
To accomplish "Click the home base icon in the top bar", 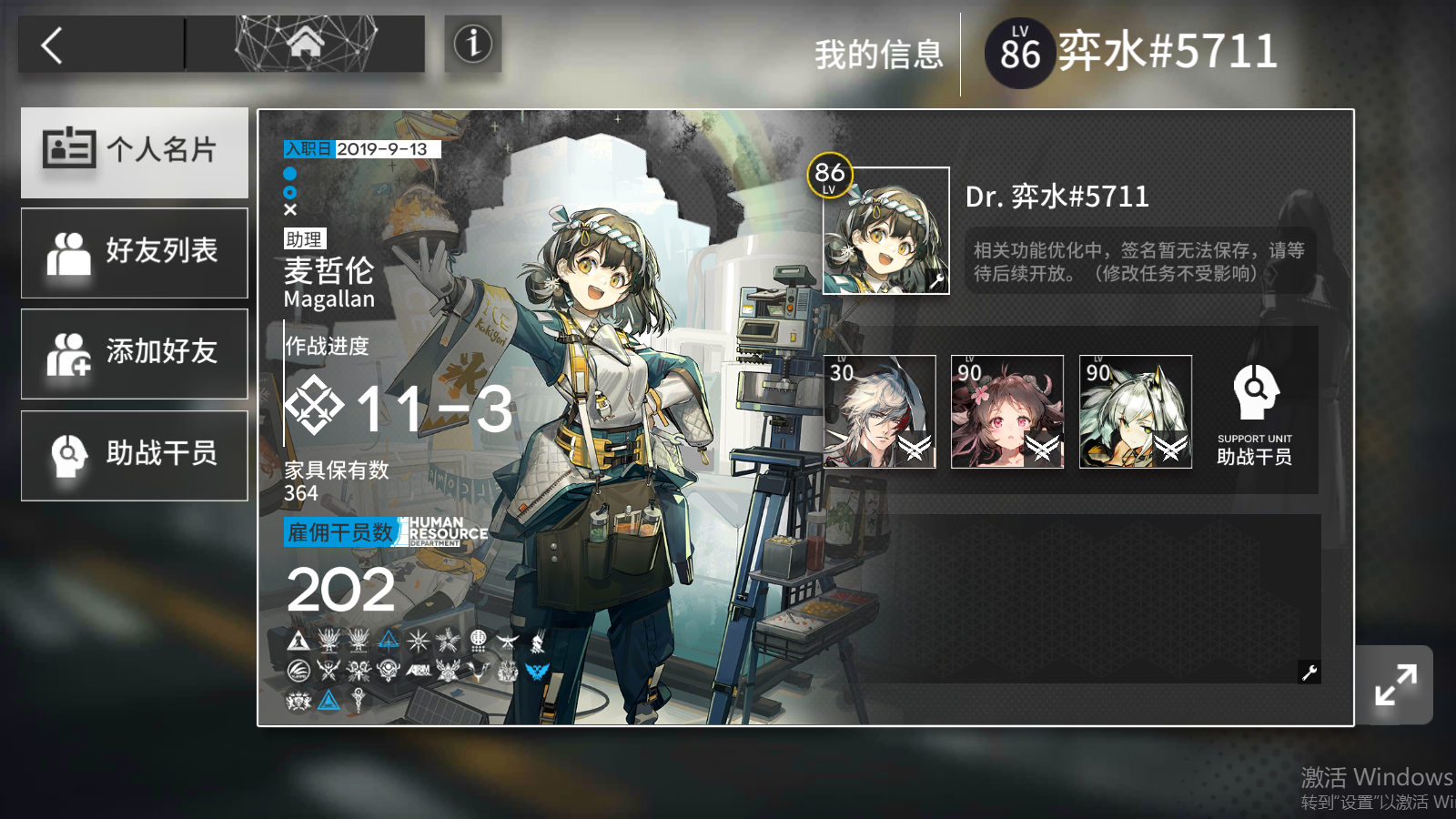I will tap(307, 42).
